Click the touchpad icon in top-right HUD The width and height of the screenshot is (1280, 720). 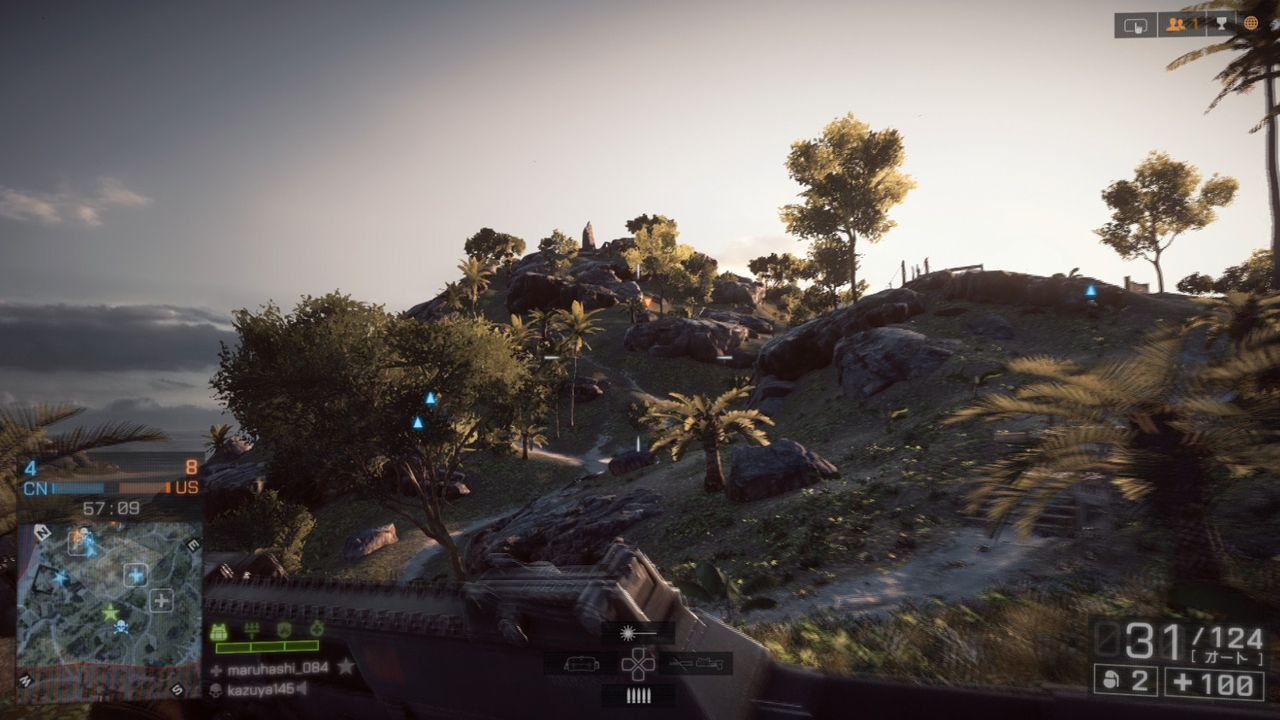click(1136, 23)
